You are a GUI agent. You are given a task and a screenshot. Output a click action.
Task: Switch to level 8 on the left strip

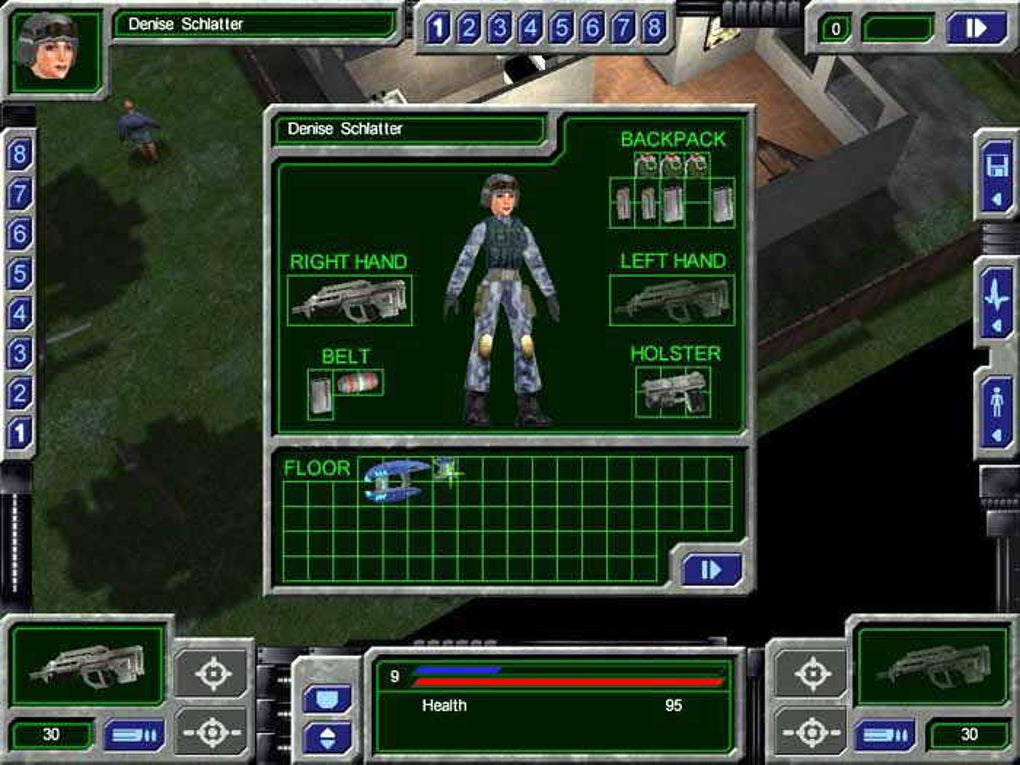[19, 155]
